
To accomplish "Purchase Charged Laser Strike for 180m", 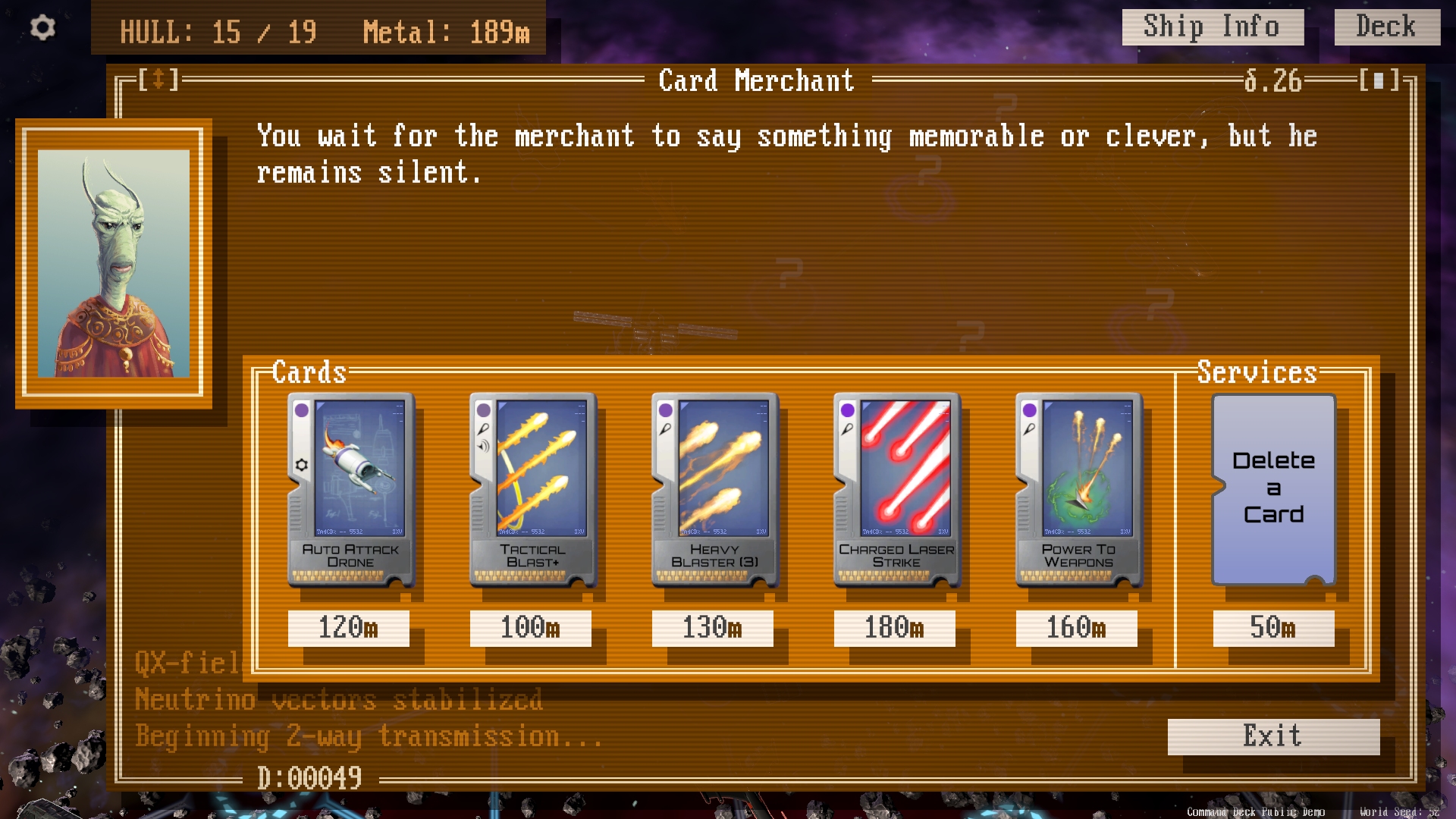I will pos(895,628).
